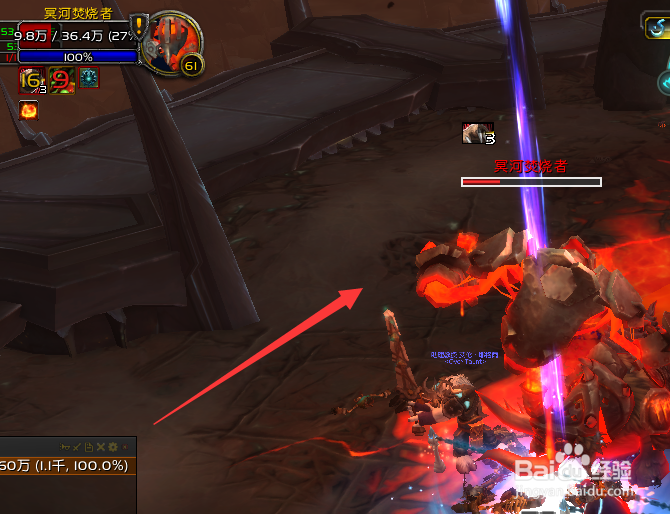
Task: Close the damage meter with red X
Action: pos(126,446)
